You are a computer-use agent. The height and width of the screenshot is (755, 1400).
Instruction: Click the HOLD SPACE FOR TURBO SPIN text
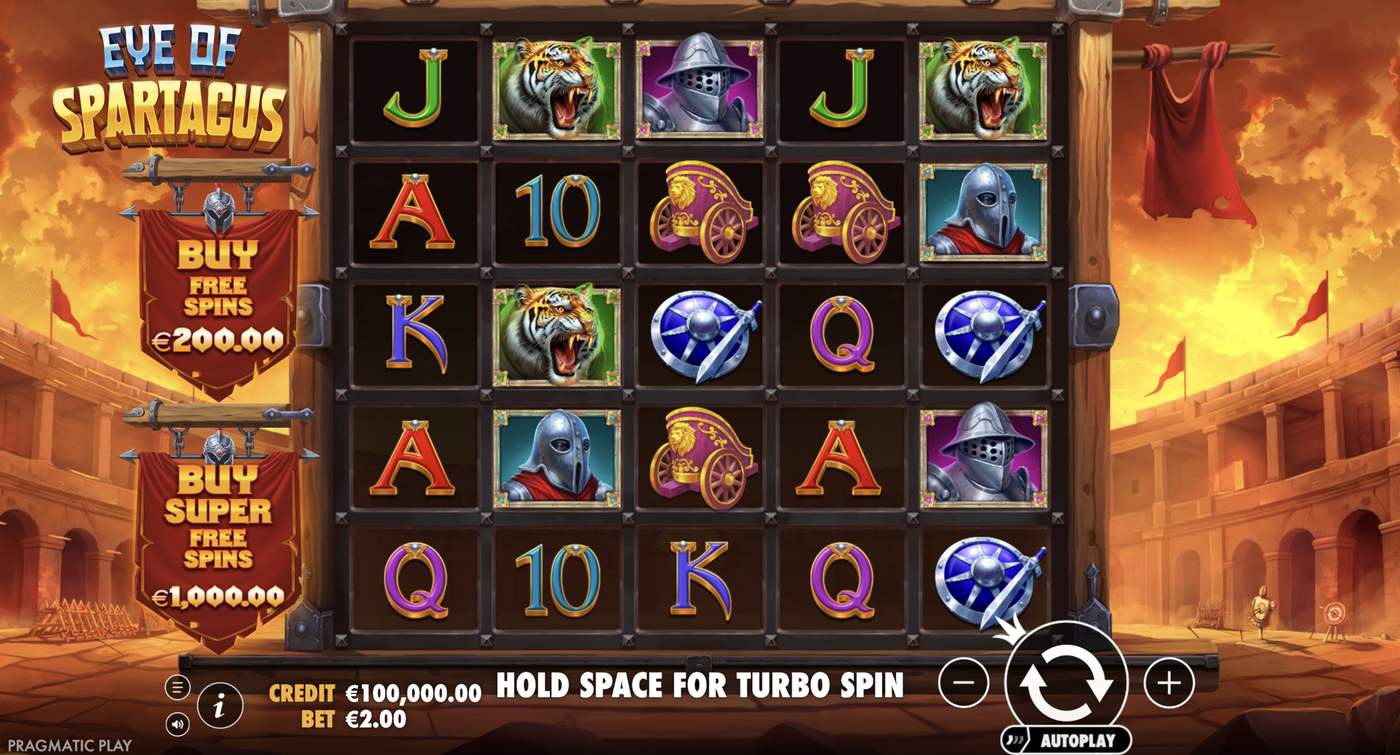(x=700, y=687)
